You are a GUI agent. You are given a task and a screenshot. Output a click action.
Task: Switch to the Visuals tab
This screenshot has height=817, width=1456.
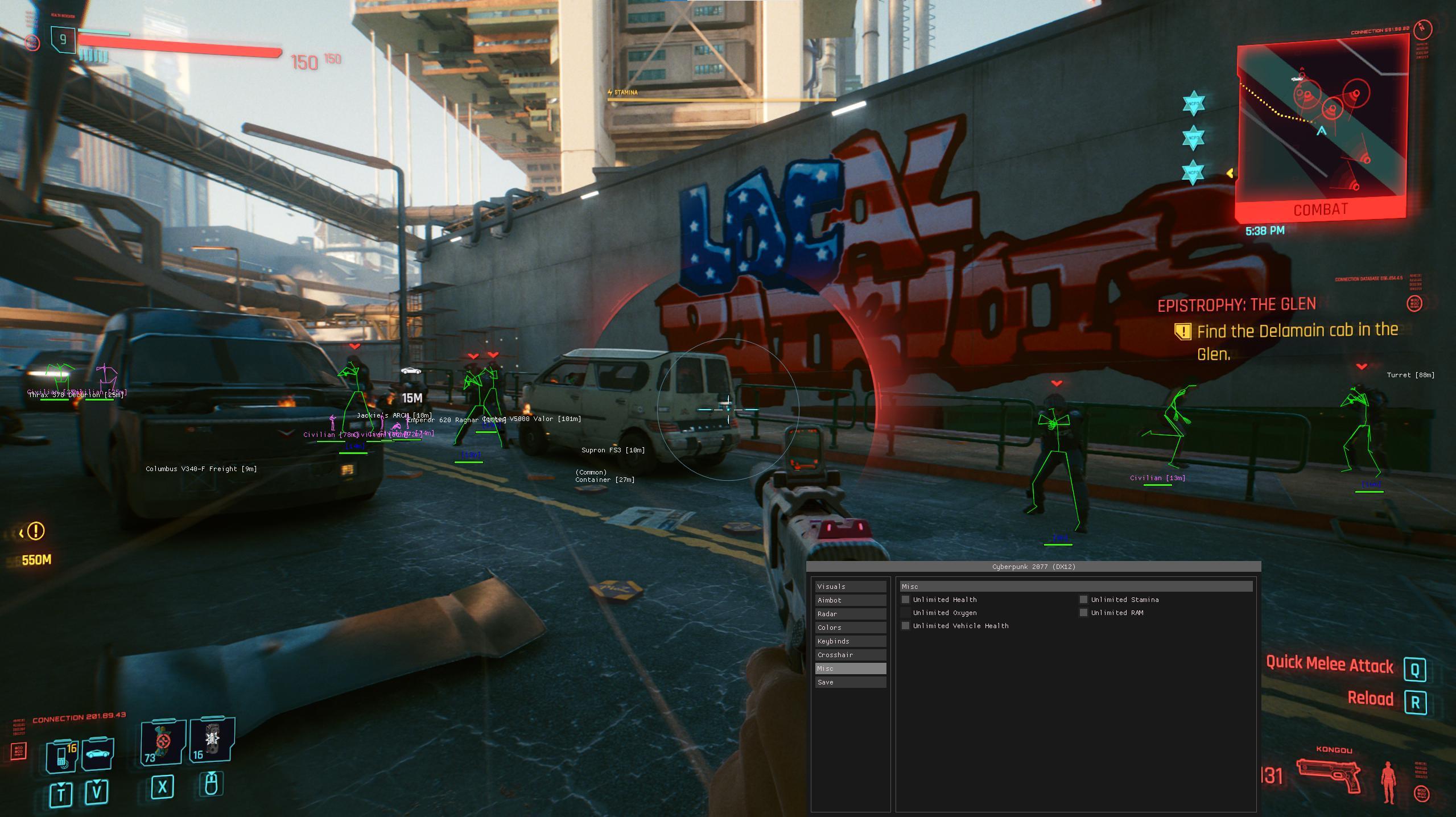click(850, 587)
